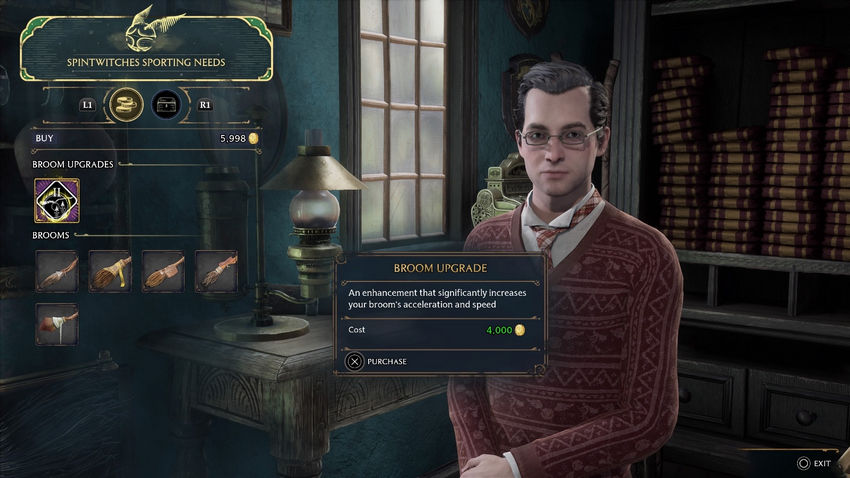Screen dimensions: 850x478
Task: Select the broom with the white band
Action: pyautogui.click(x=56, y=323)
